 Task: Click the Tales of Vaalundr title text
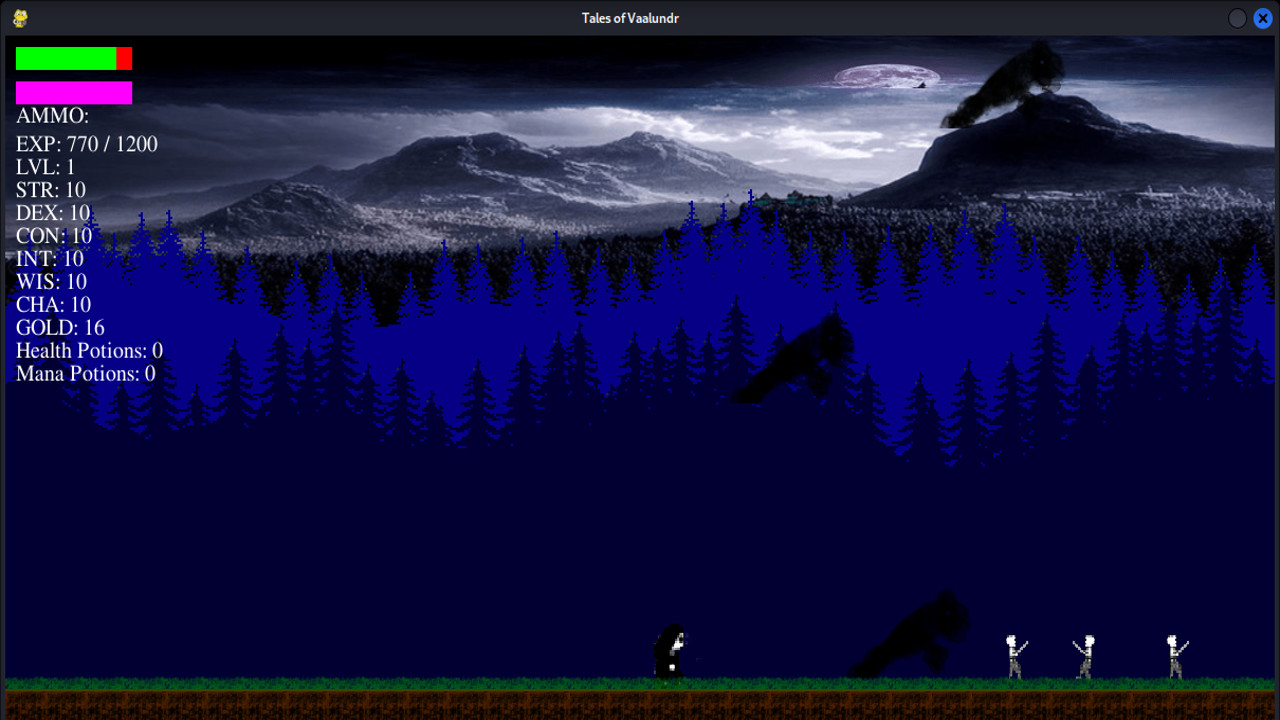click(x=631, y=17)
